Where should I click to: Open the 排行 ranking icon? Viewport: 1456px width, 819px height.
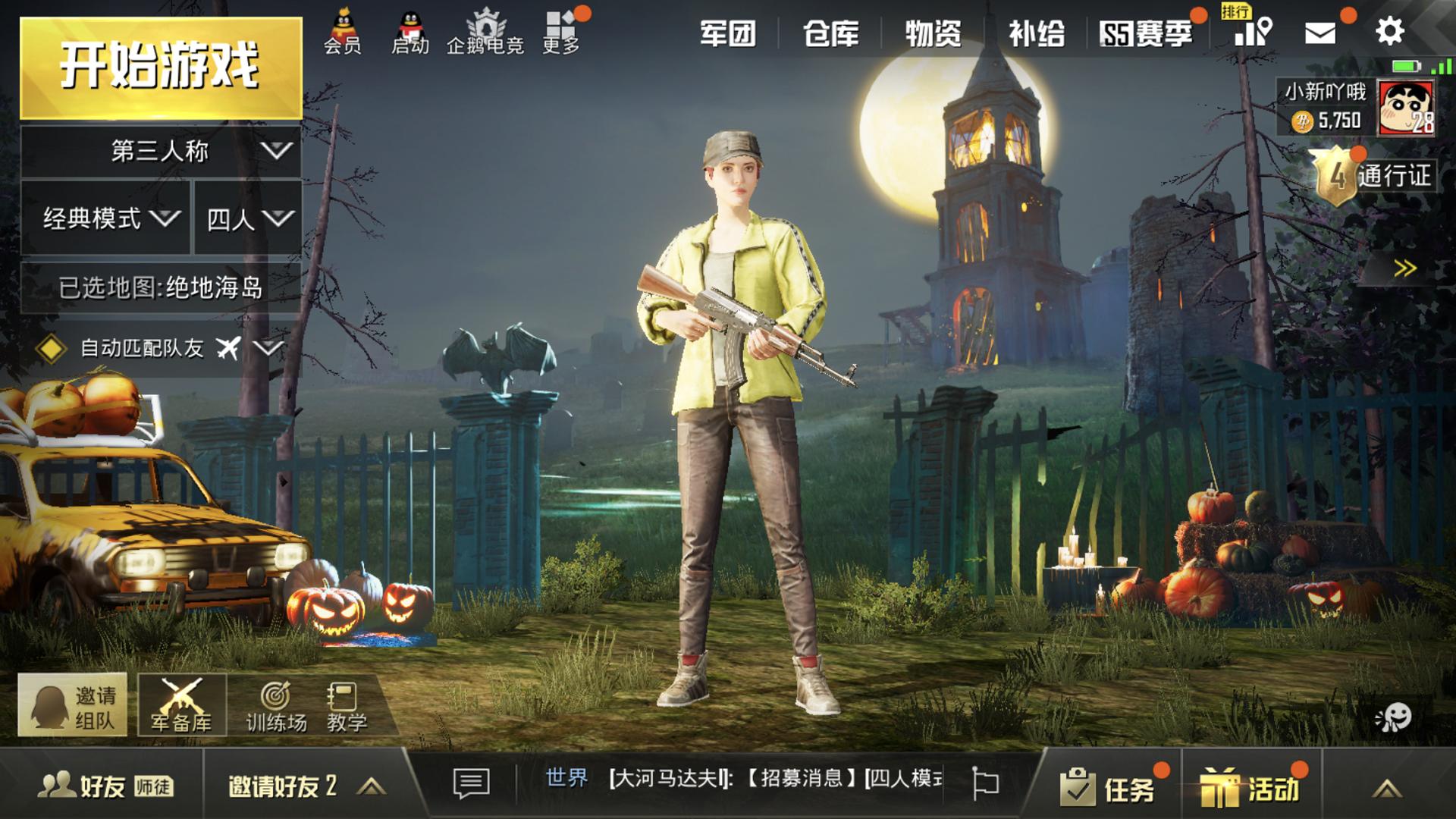[x=1253, y=29]
